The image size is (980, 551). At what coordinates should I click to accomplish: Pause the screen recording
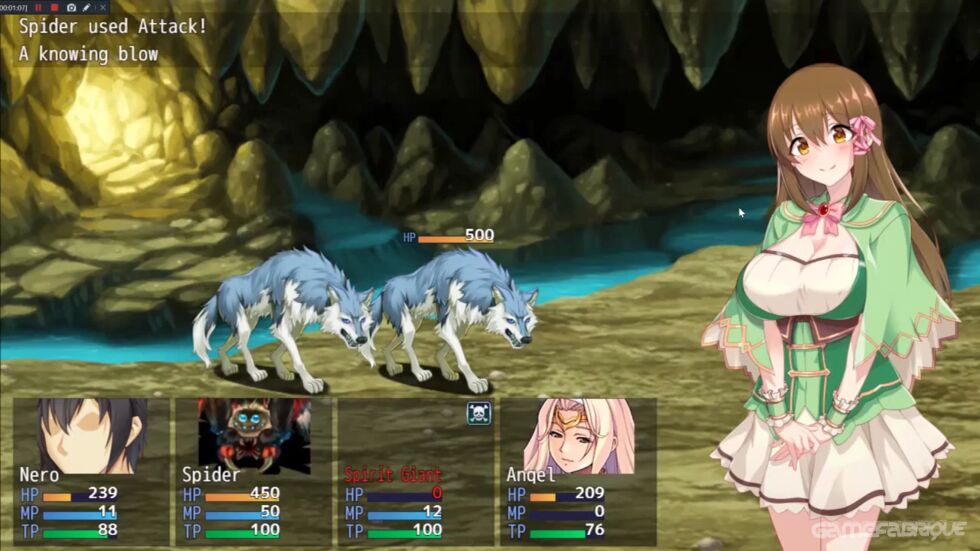click(38, 7)
